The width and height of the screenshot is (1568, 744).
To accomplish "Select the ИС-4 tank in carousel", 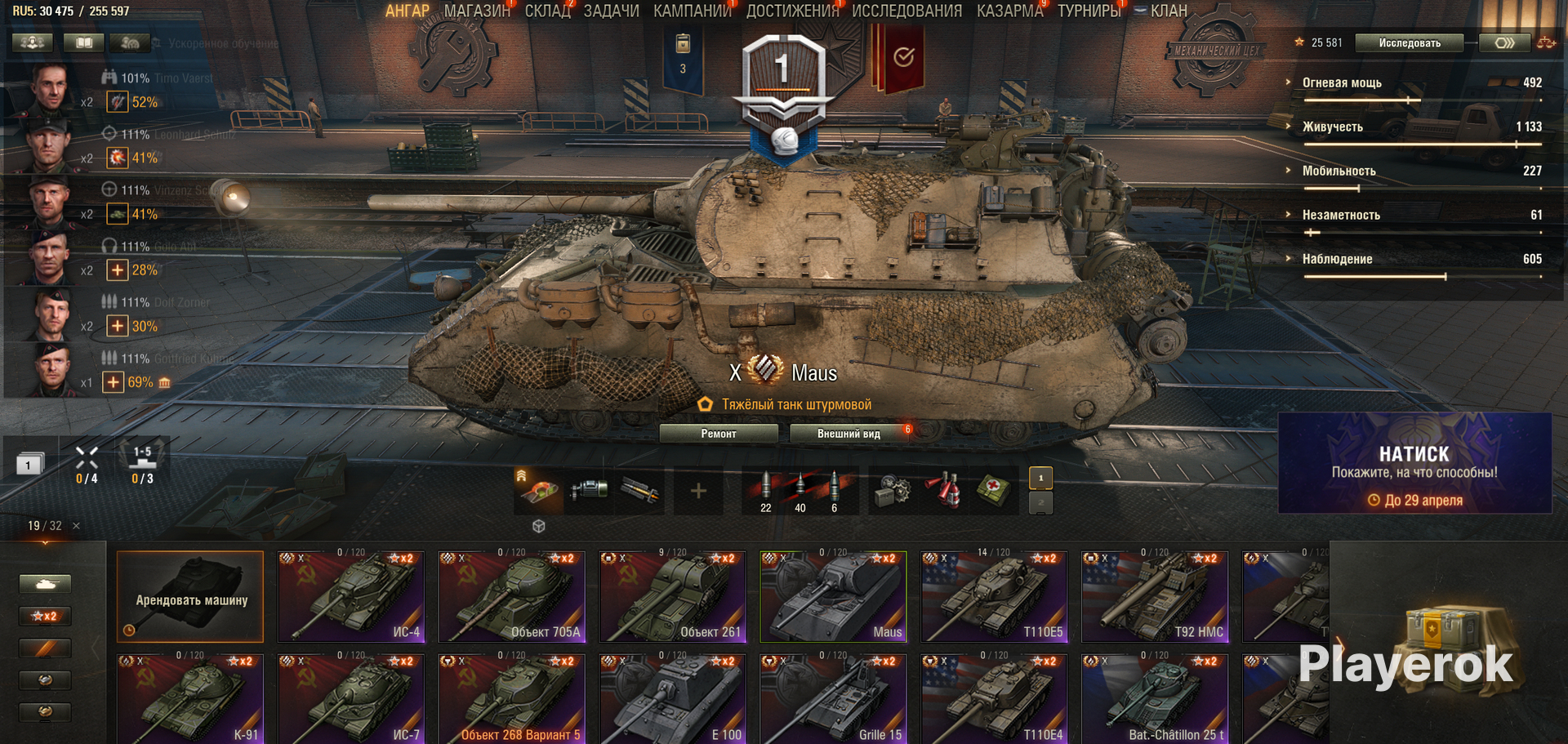I will point(351,596).
